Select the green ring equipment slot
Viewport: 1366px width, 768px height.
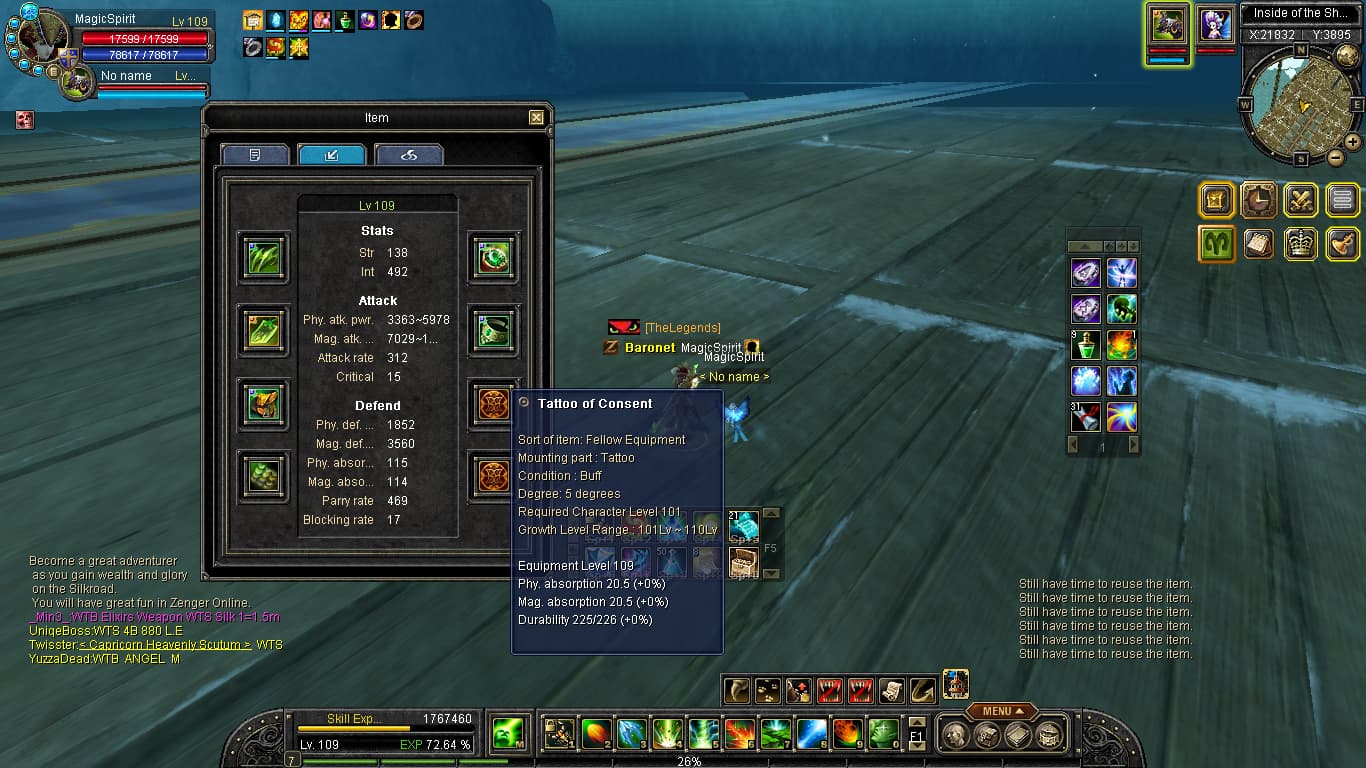tap(494, 258)
